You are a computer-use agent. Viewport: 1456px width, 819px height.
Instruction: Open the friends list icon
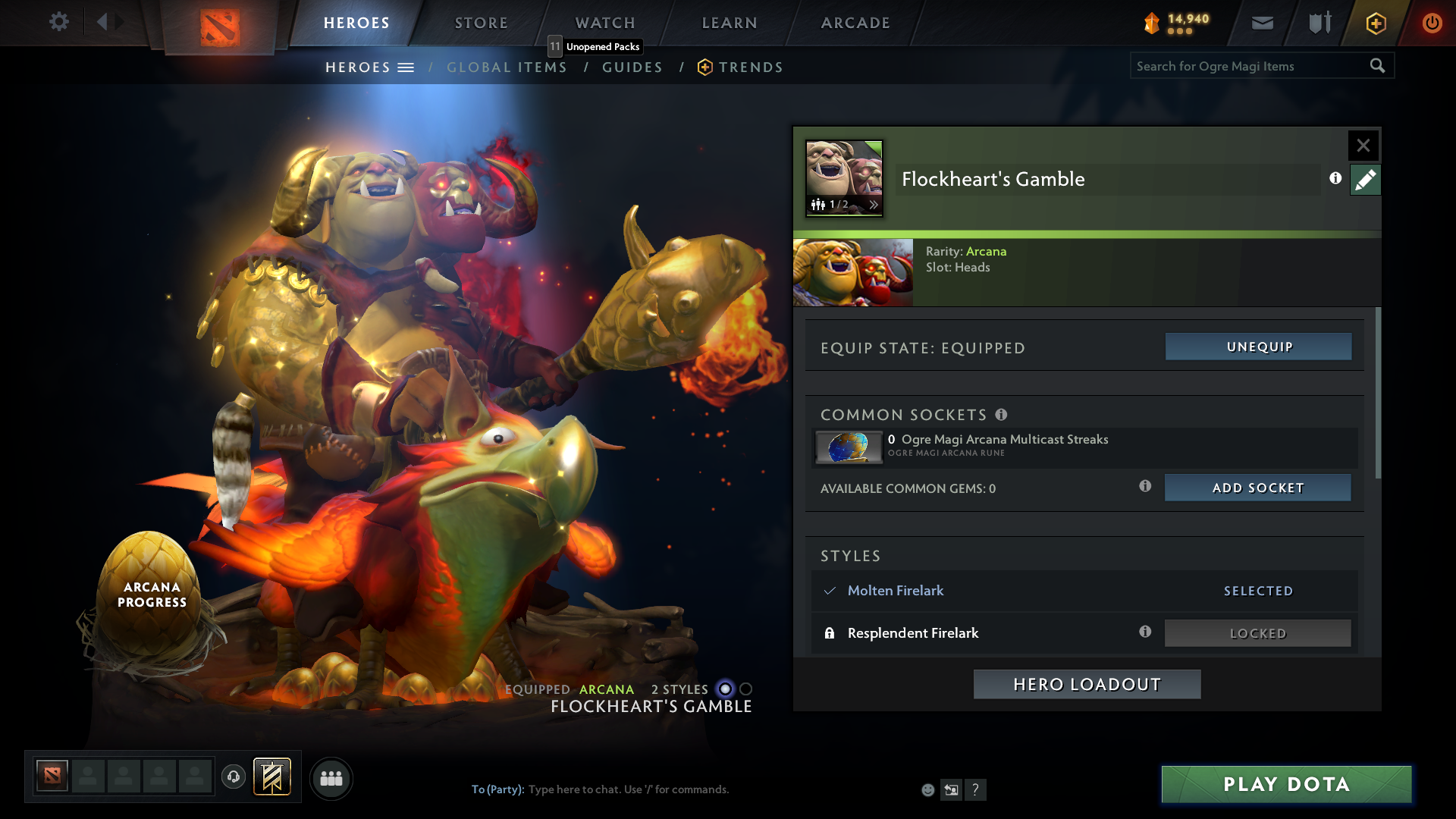pos(331,778)
